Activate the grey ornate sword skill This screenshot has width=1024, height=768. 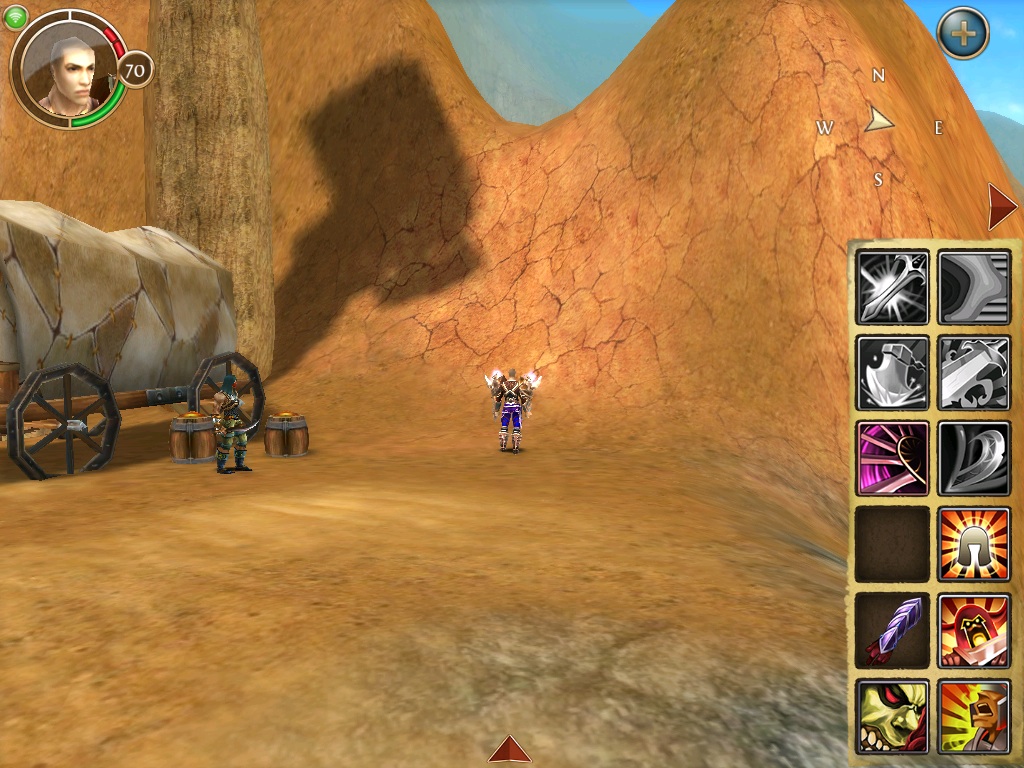(x=974, y=372)
